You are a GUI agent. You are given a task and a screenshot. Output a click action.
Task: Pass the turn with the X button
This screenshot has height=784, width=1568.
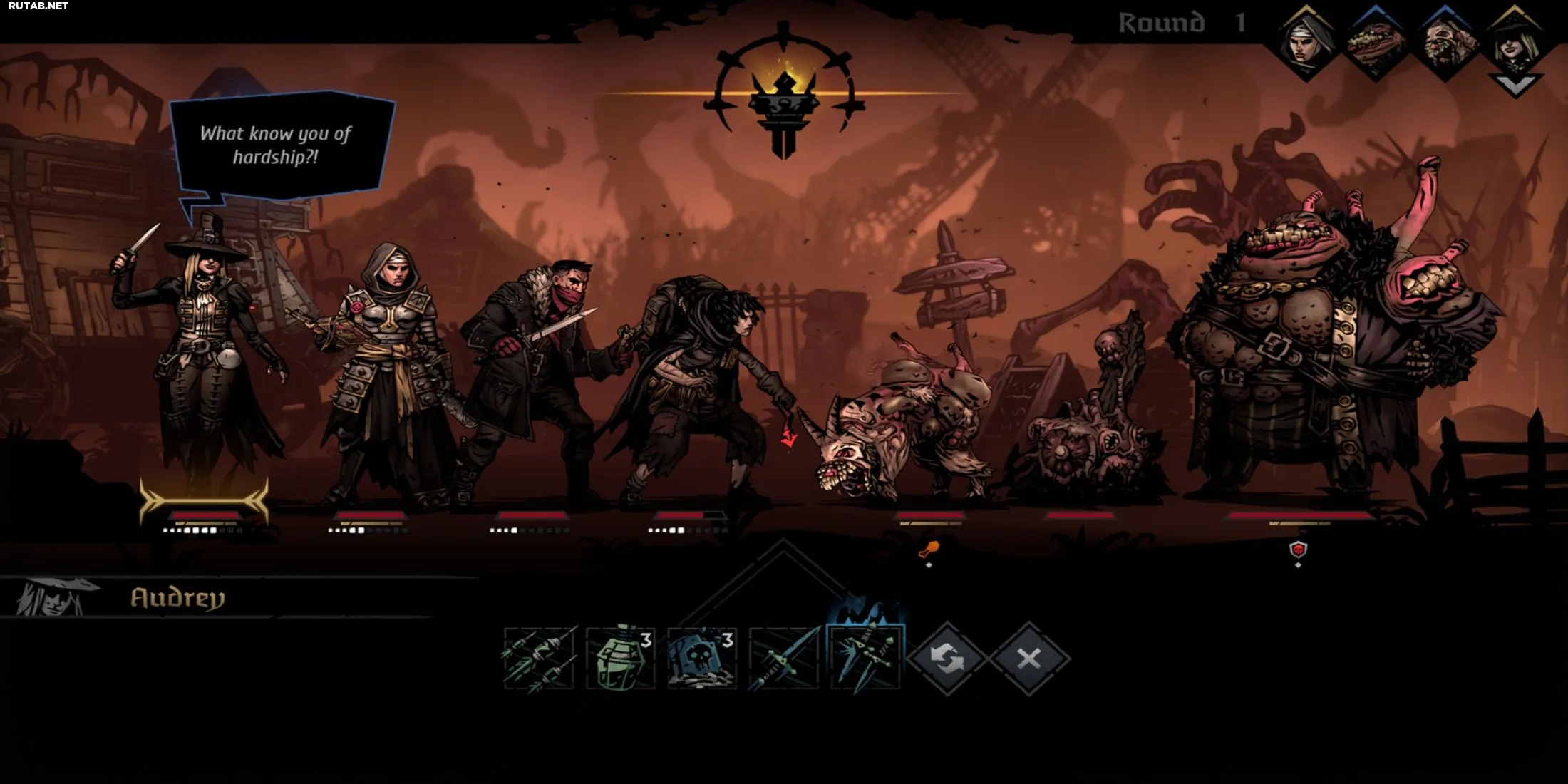[1028, 659]
